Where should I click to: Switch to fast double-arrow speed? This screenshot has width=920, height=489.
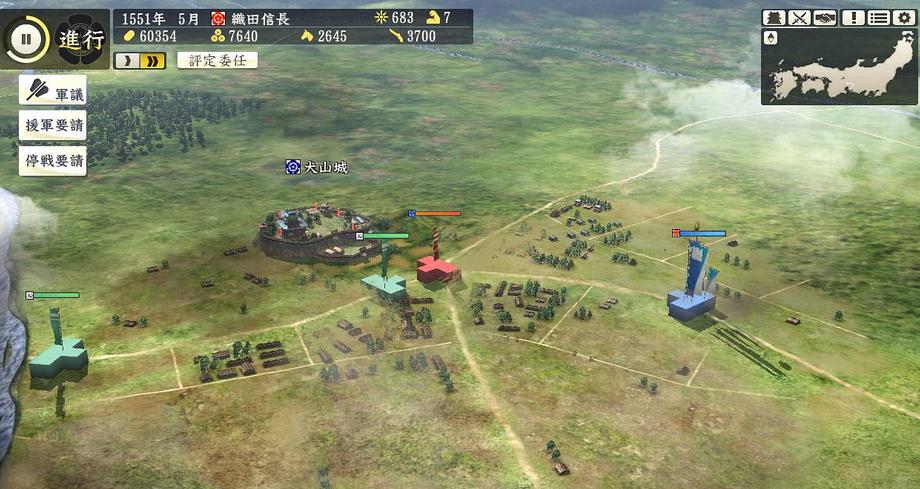[x=153, y=61]
